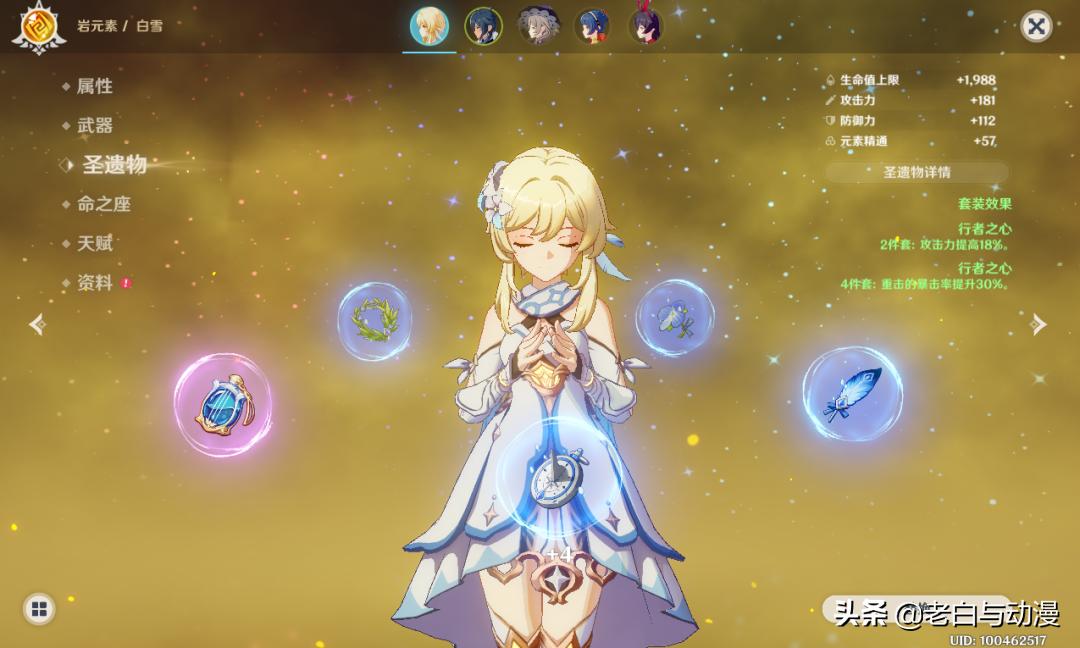This screenshot has width=1080, height=648.
Task: Choose the 圣遗物 artifacts menu entry
Action: (x=113, y=165)
